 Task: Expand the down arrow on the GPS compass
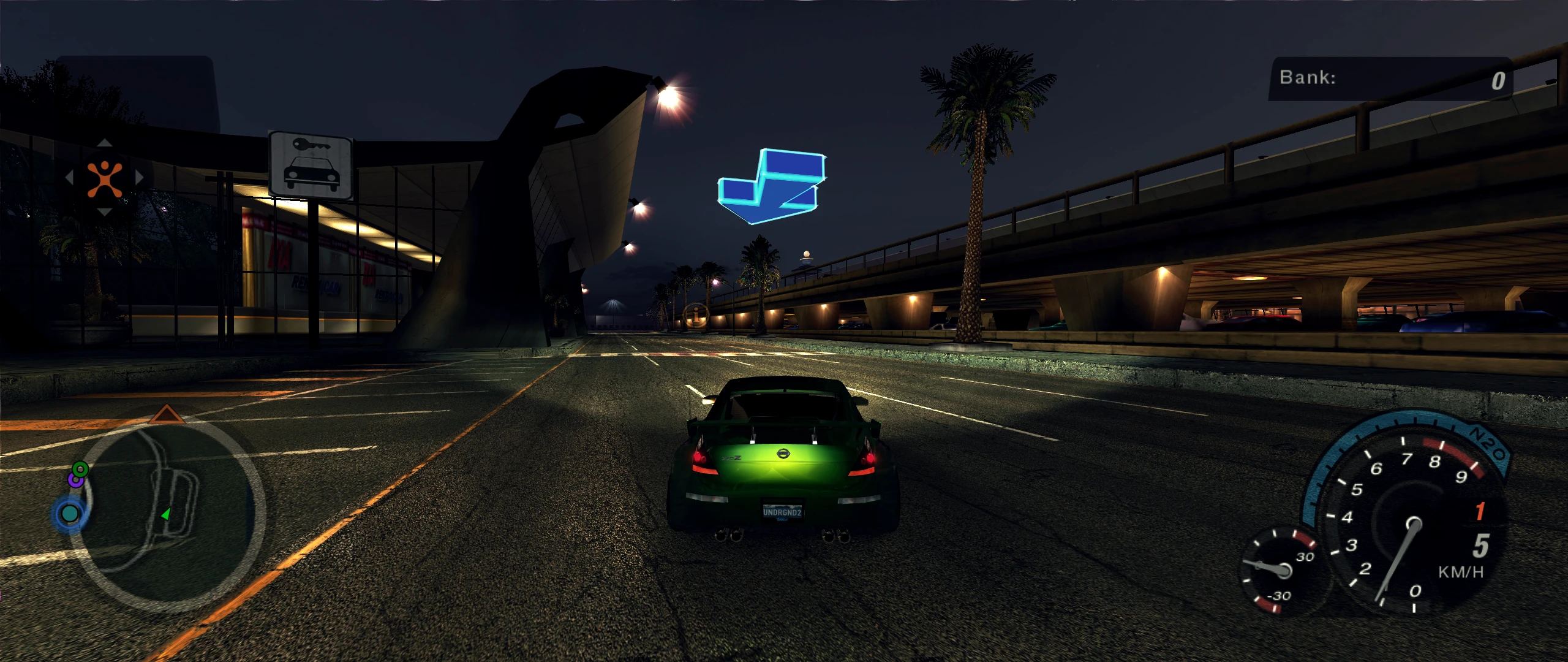pos(105,211)
